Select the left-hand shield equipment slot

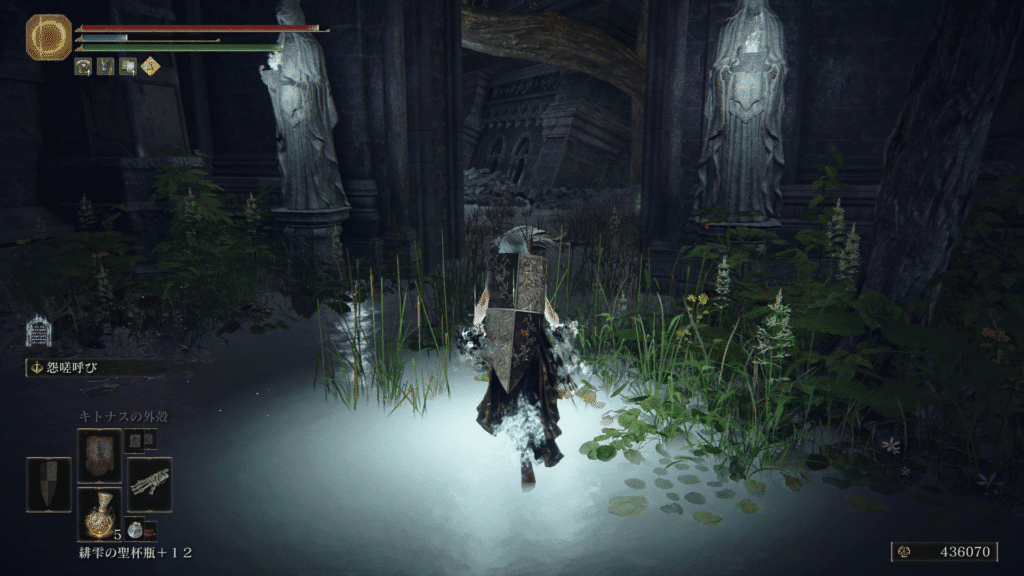tap(48, 485)
